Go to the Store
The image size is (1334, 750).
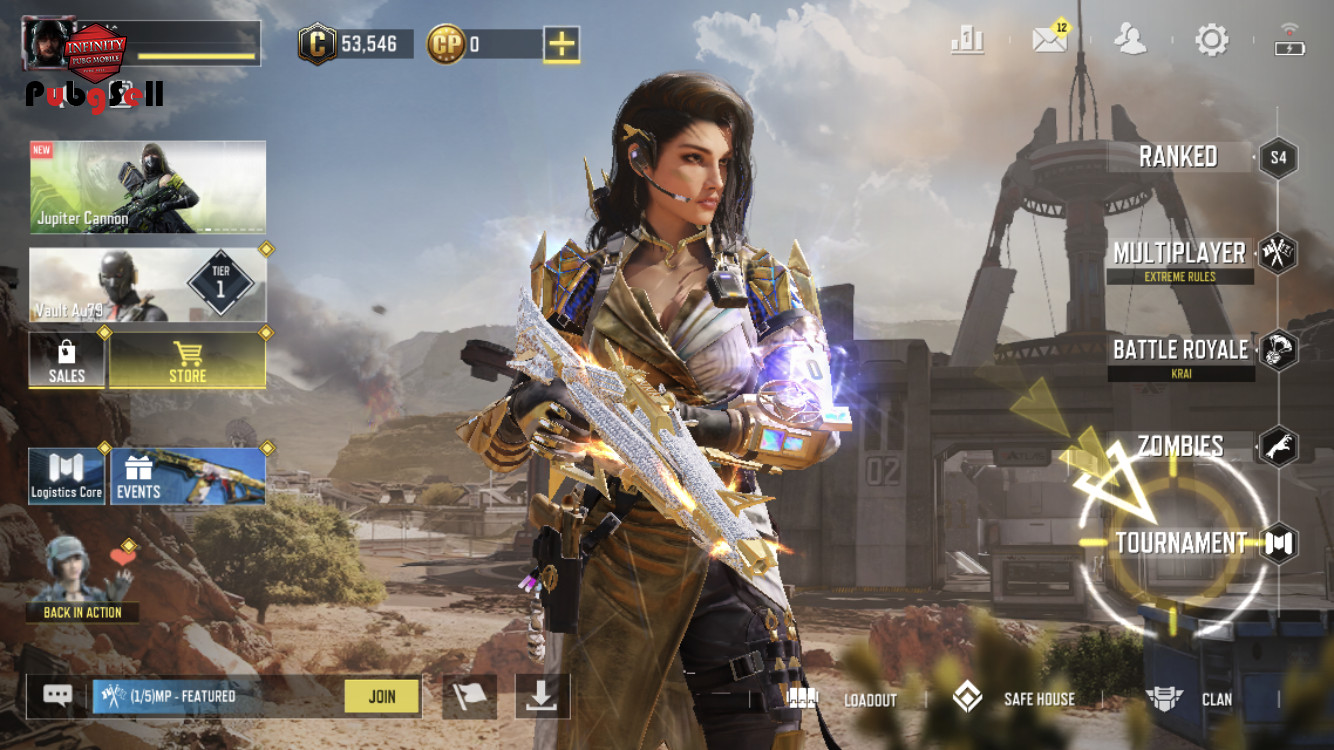click(x=187, y=361)
